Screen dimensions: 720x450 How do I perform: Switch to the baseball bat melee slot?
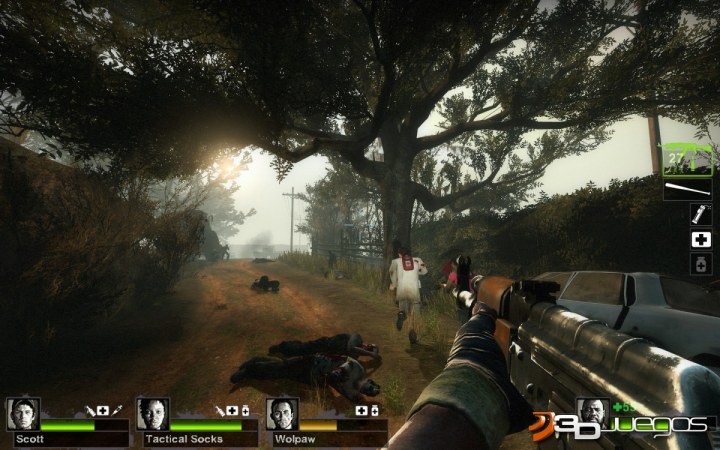tap(687, 189)
